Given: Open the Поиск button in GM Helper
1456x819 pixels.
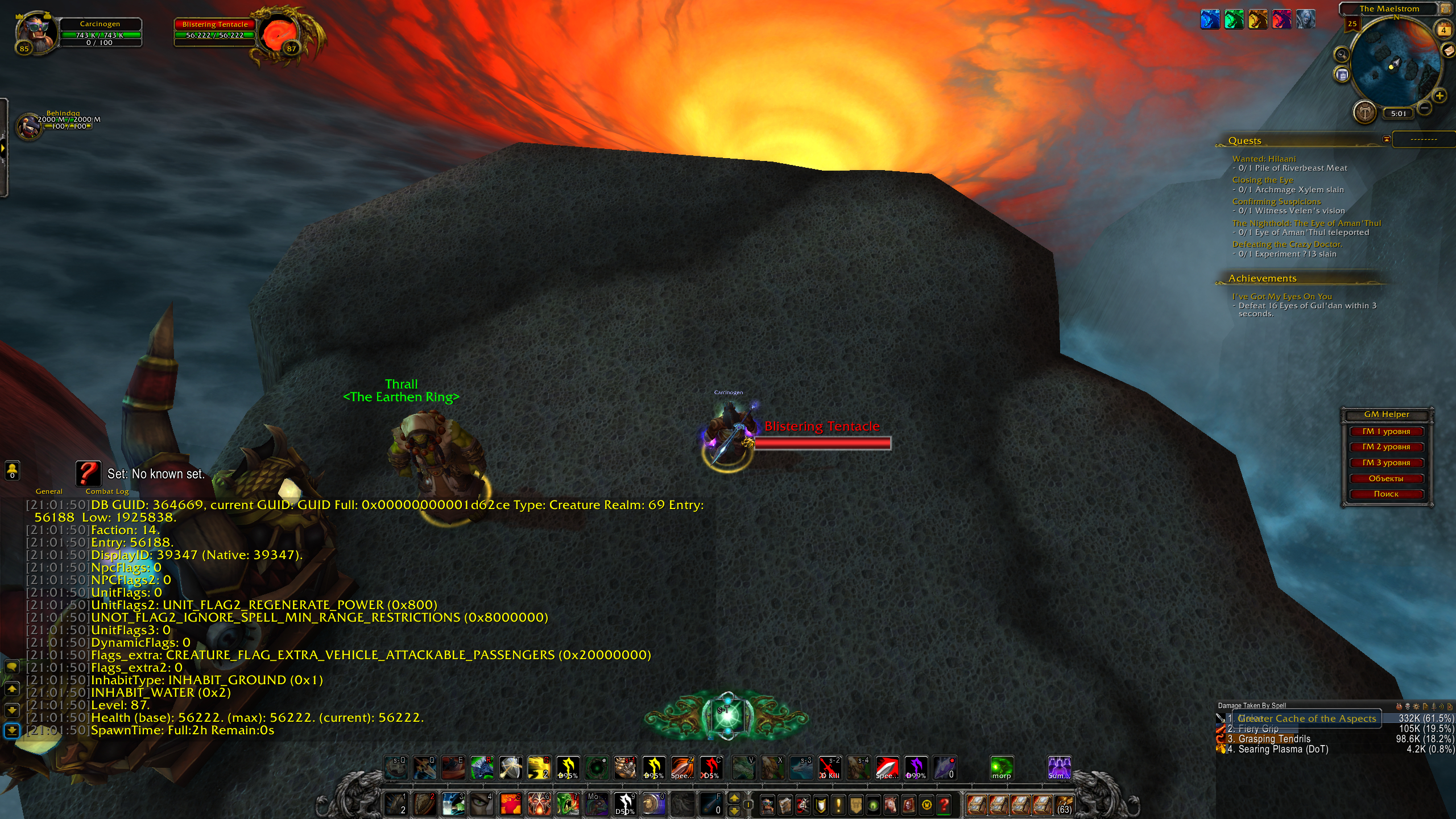Looking at the screenshot, I should coord(1386,494).
